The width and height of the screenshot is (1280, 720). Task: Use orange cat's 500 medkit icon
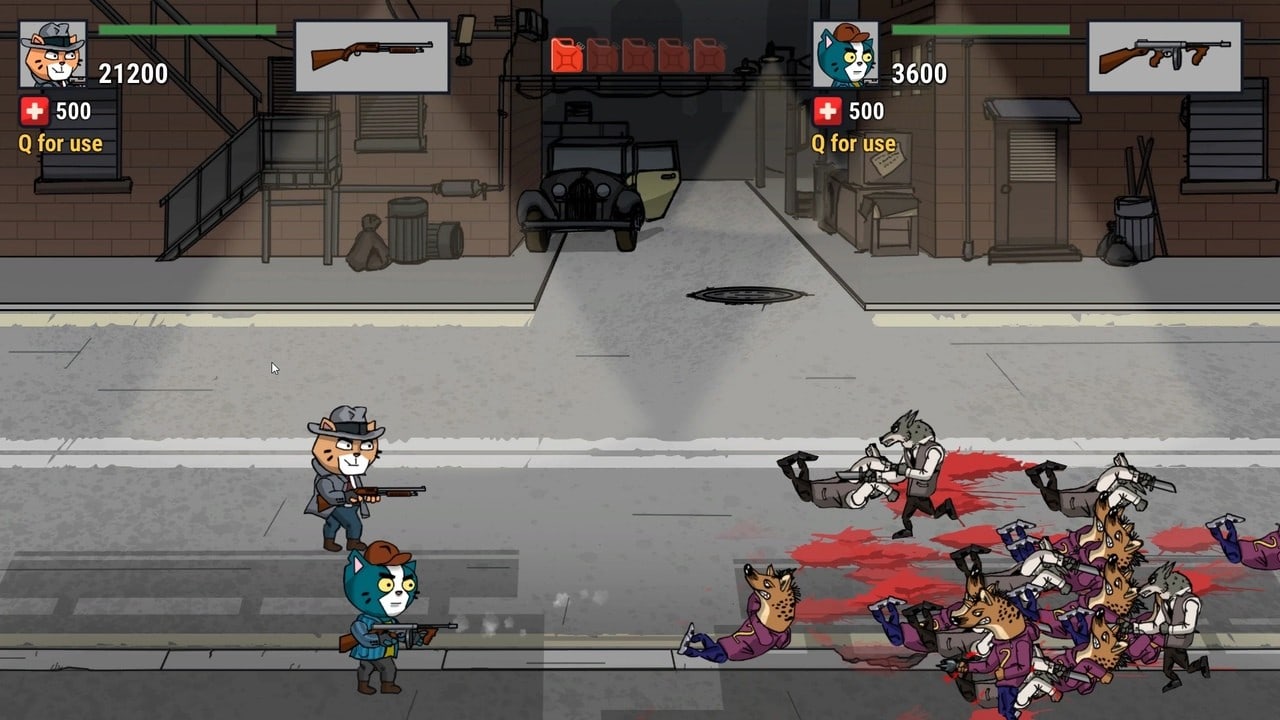[34, 111]
